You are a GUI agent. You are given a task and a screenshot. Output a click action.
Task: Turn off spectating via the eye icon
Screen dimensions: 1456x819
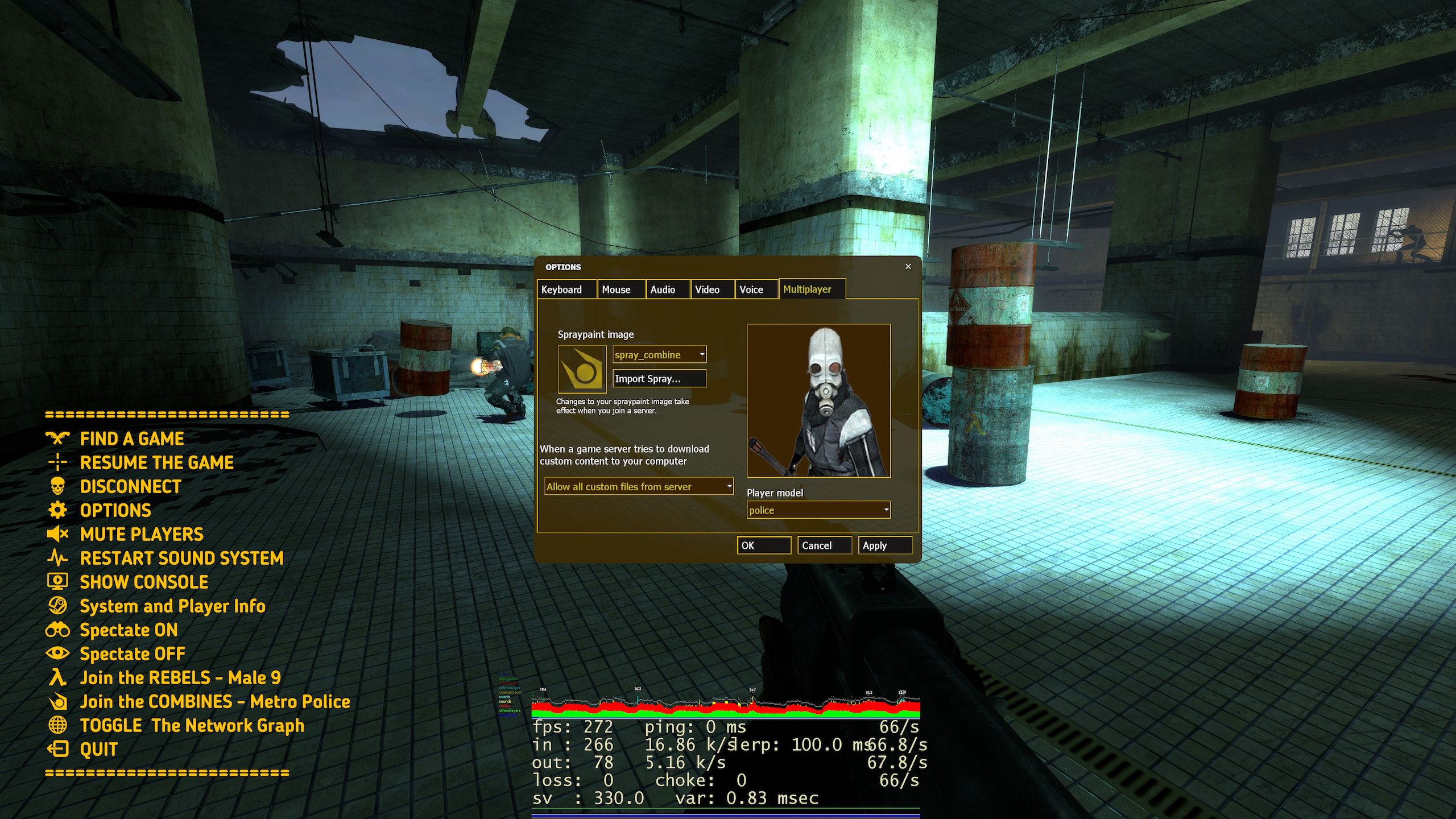[57, 653]
